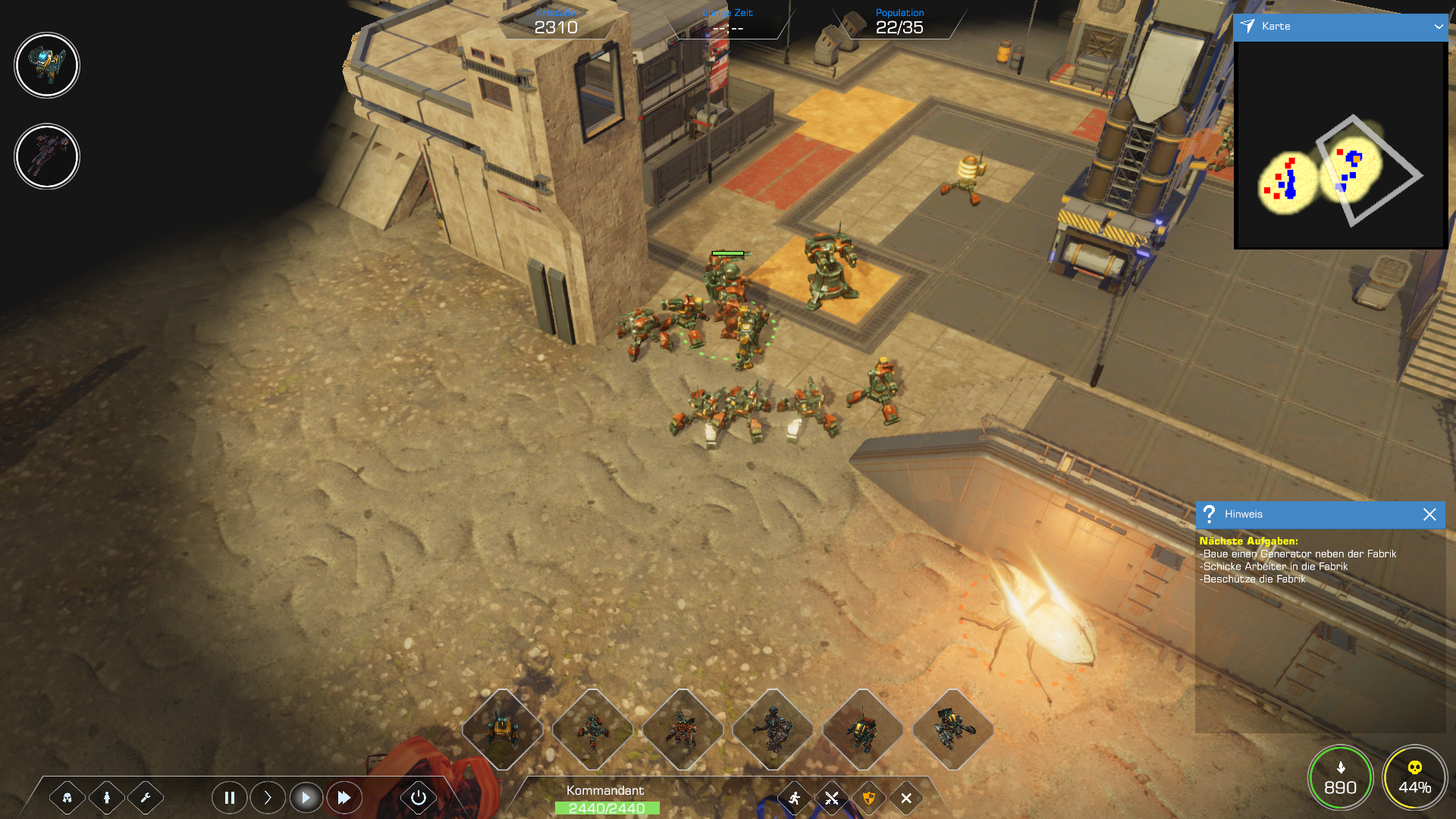
Task: Select the blue-topped robot circular portrait
Action: (x=47, y=65)
